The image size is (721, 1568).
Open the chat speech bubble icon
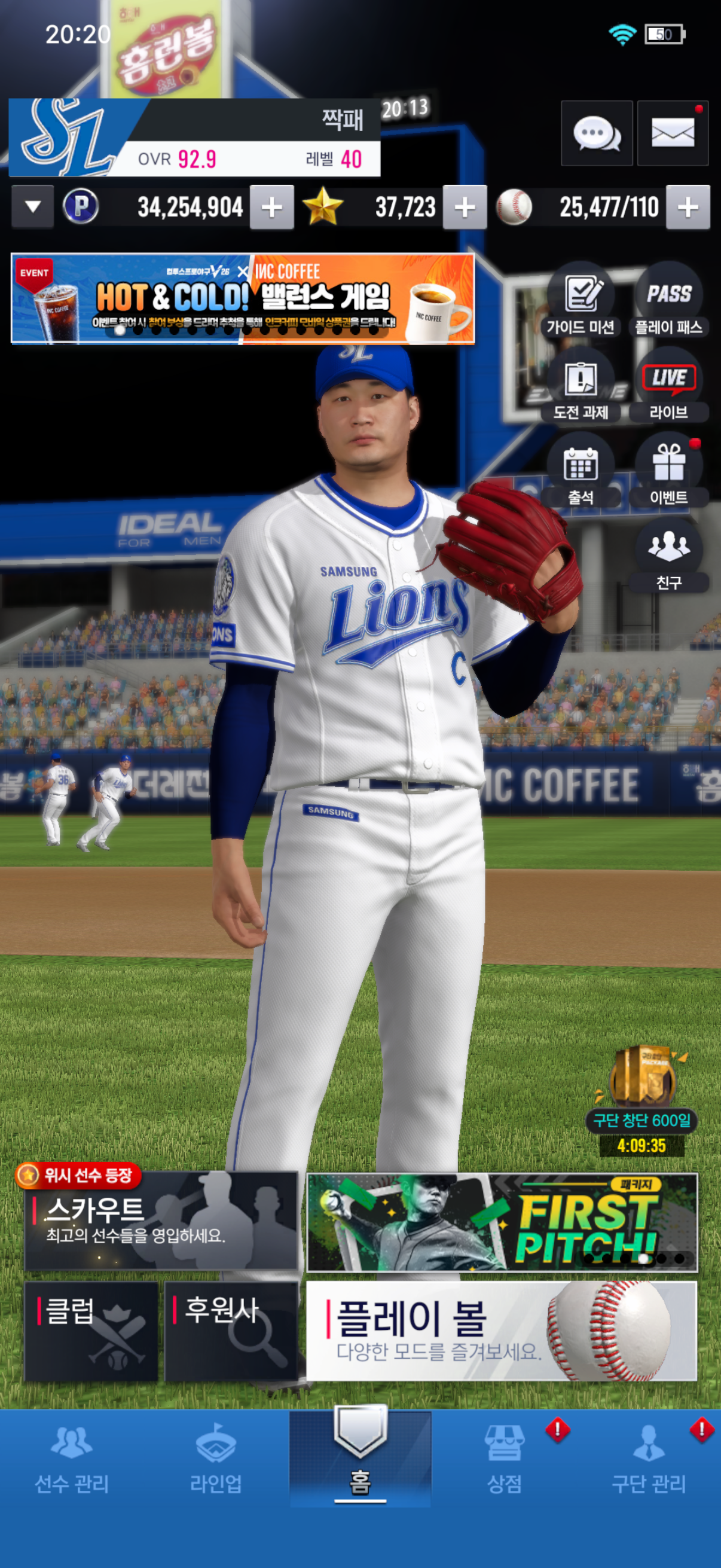(596, 133)
